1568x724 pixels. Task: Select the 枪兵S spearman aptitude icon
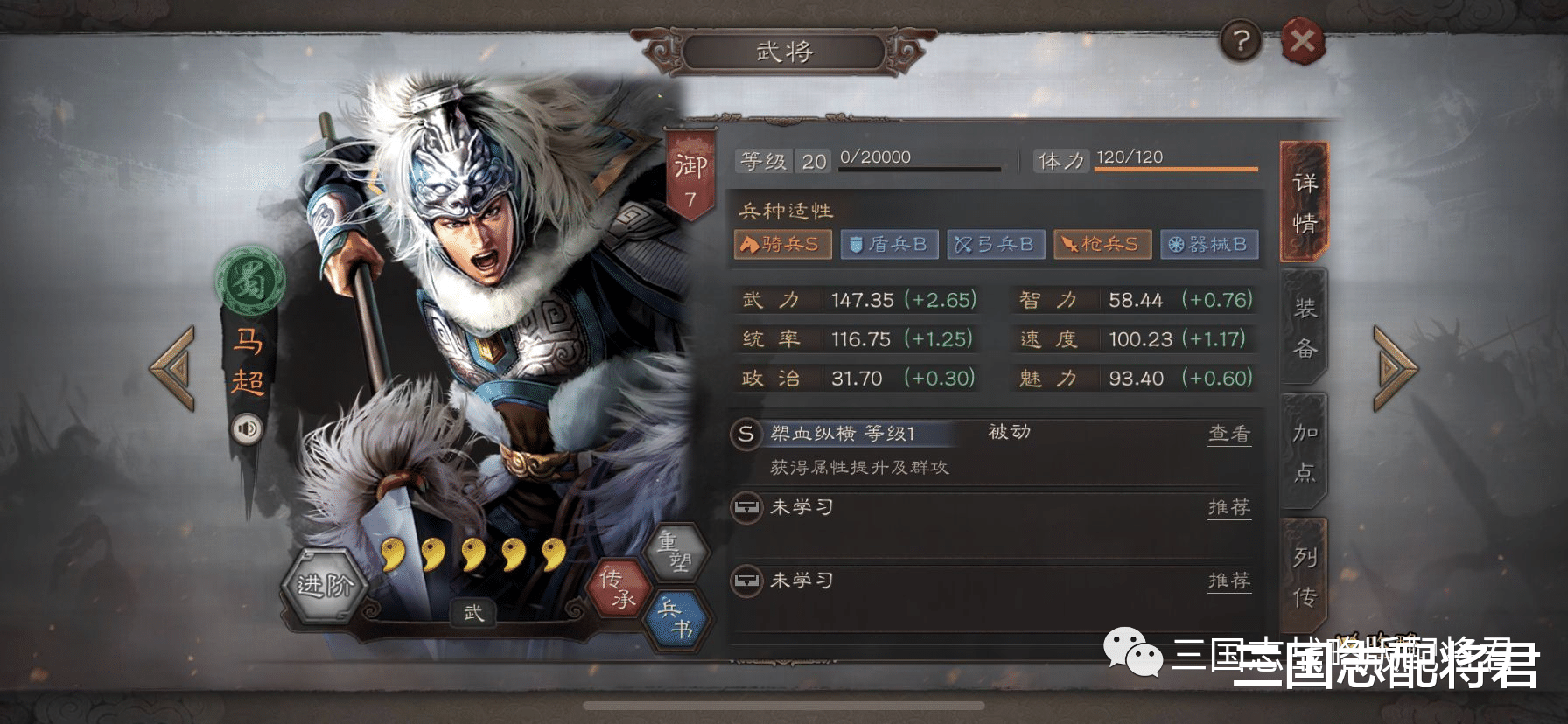pyautogui.click(x=1103, y=245)
